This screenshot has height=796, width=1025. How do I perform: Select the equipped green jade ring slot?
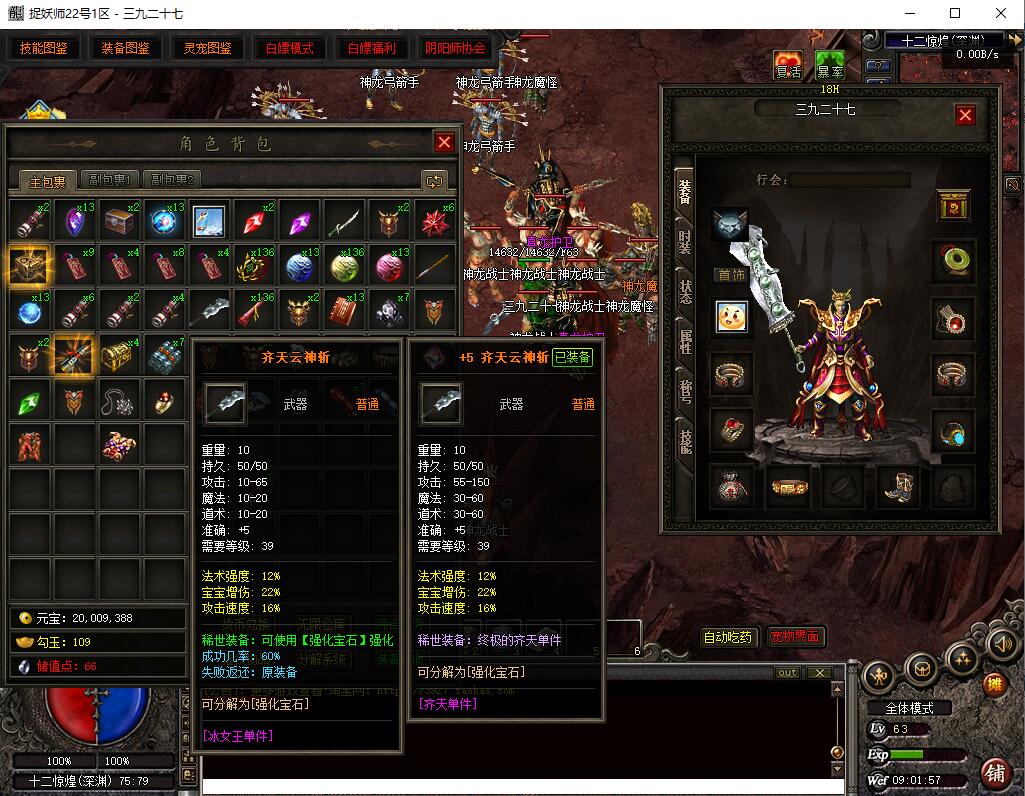(x=952, y=260)
